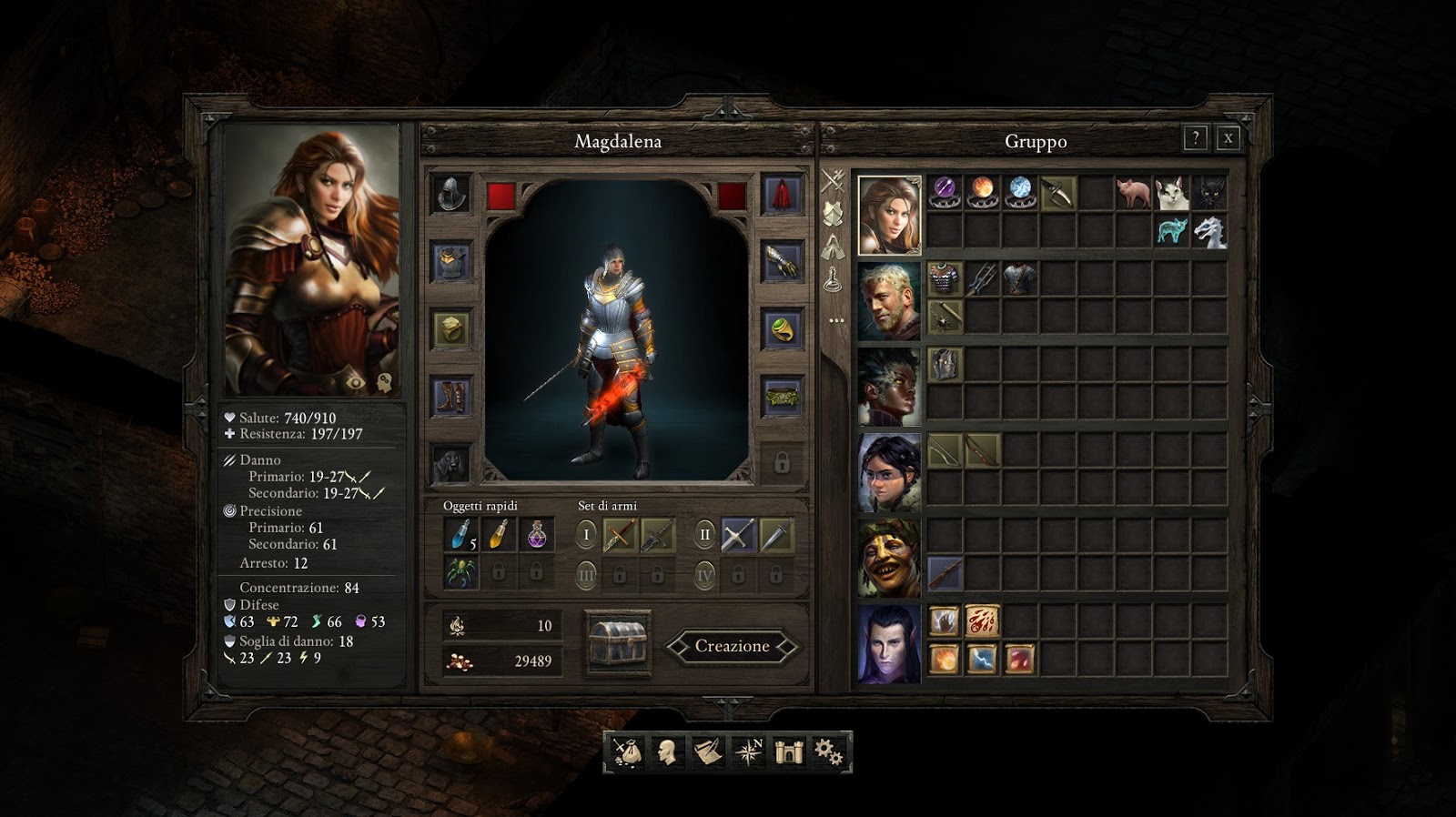This screenshot has width=1456, height=817.
Task: Filter inventory by weapons icon
Action: (833, 181)
